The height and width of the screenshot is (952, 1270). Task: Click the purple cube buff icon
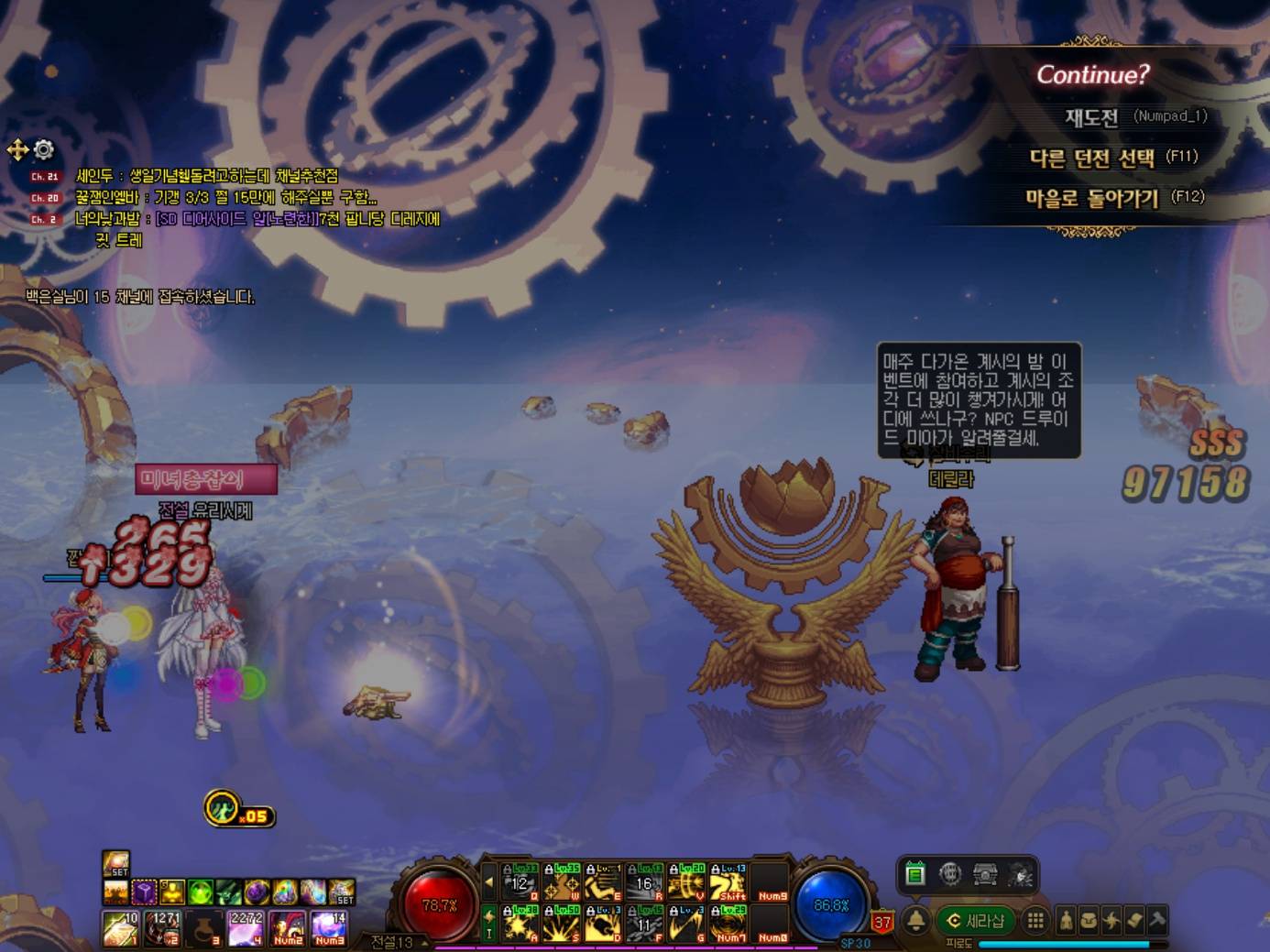tap(145, 891)
